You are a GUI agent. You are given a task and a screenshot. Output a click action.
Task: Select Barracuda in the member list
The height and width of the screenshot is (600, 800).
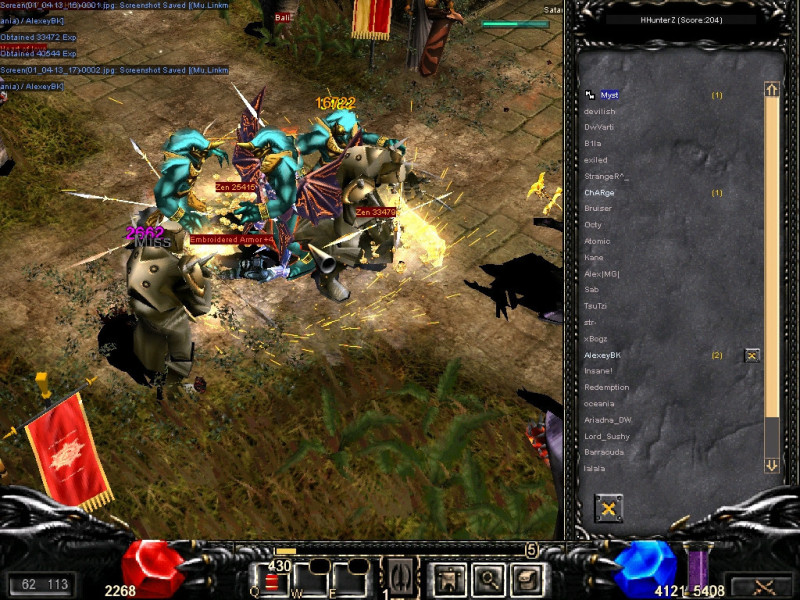coord(604,452)
